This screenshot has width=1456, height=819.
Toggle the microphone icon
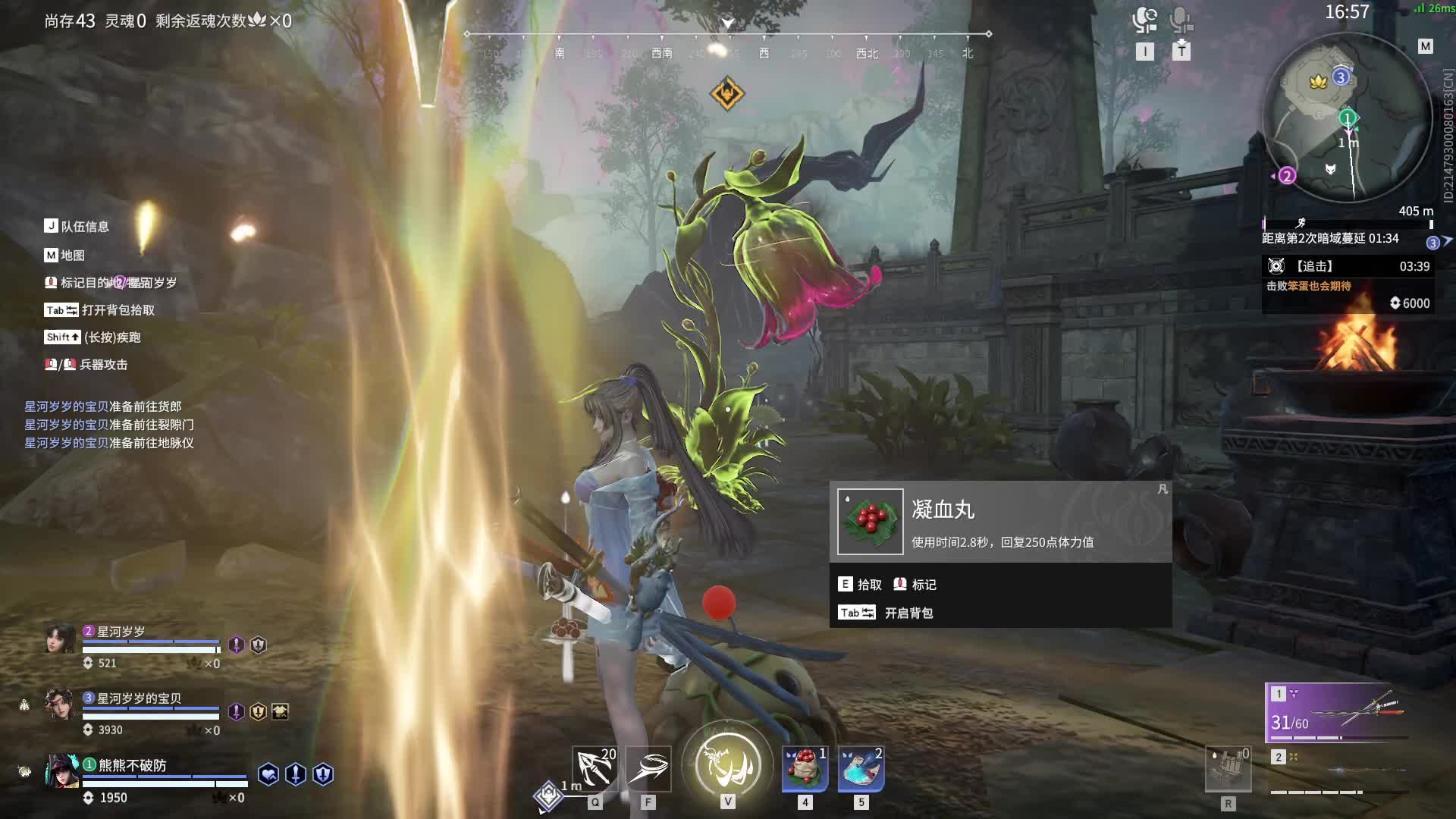[1181, 20]
